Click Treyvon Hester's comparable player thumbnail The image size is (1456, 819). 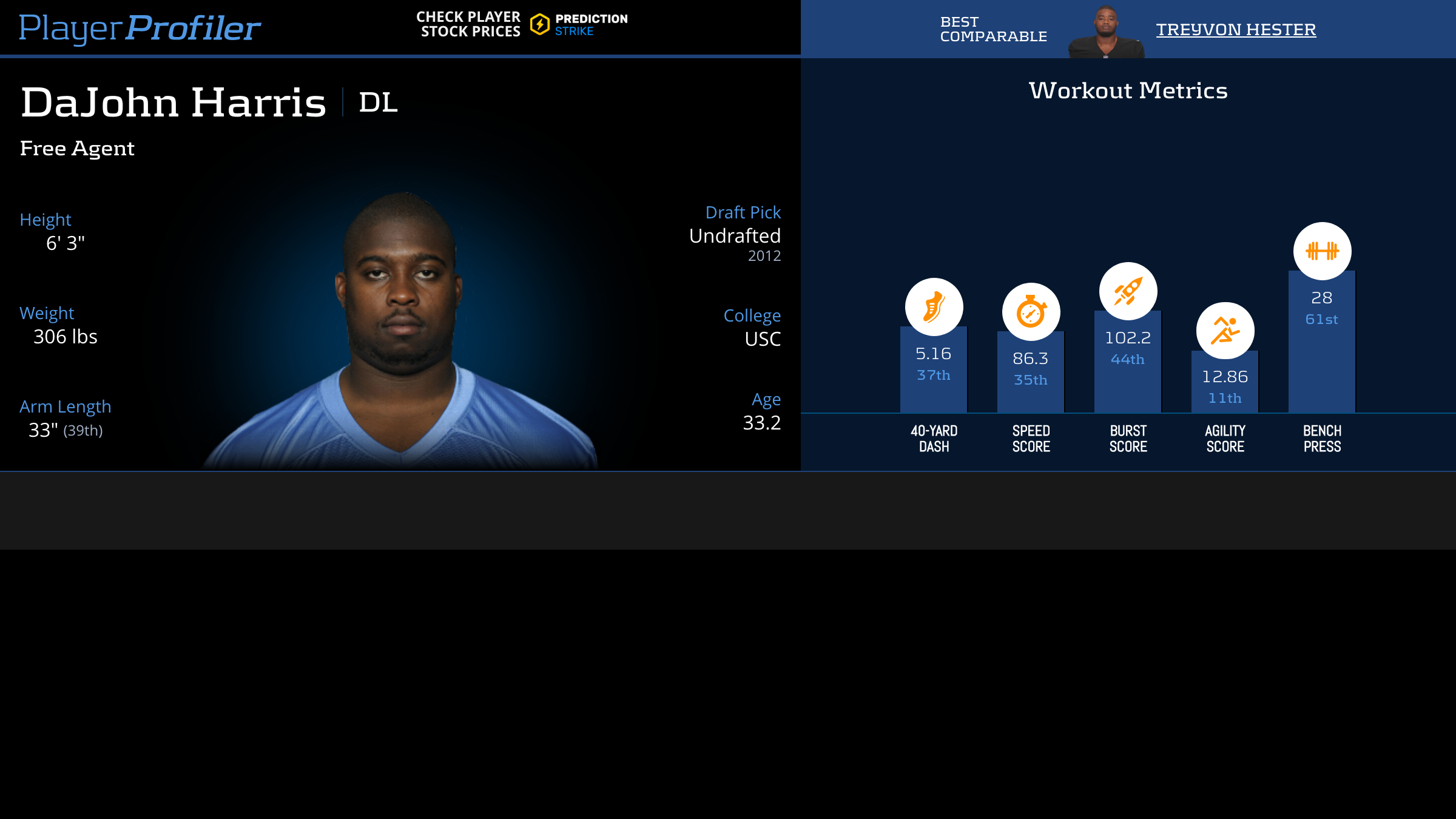pos(1106,32)
